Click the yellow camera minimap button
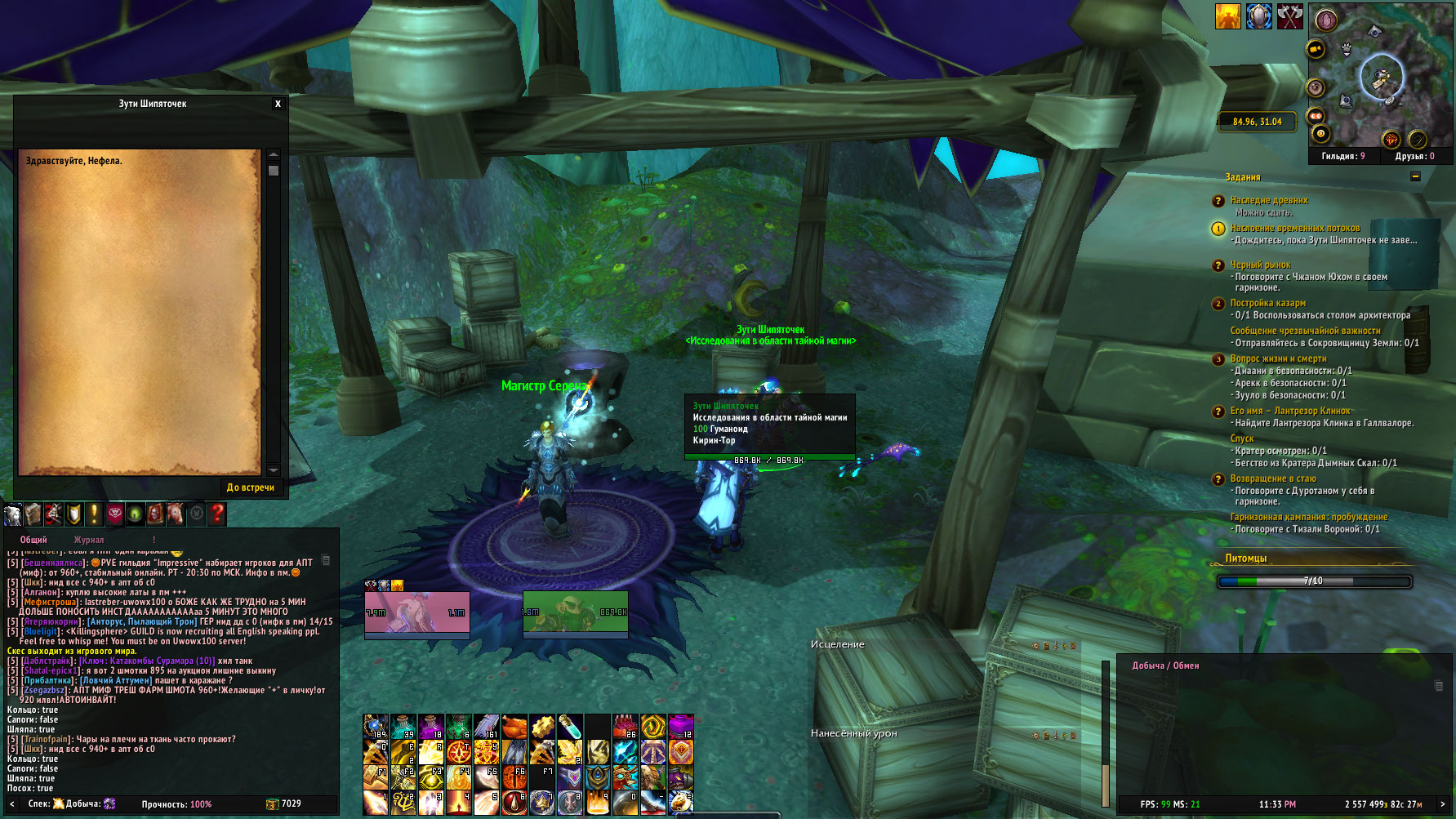 point(1316,49)
